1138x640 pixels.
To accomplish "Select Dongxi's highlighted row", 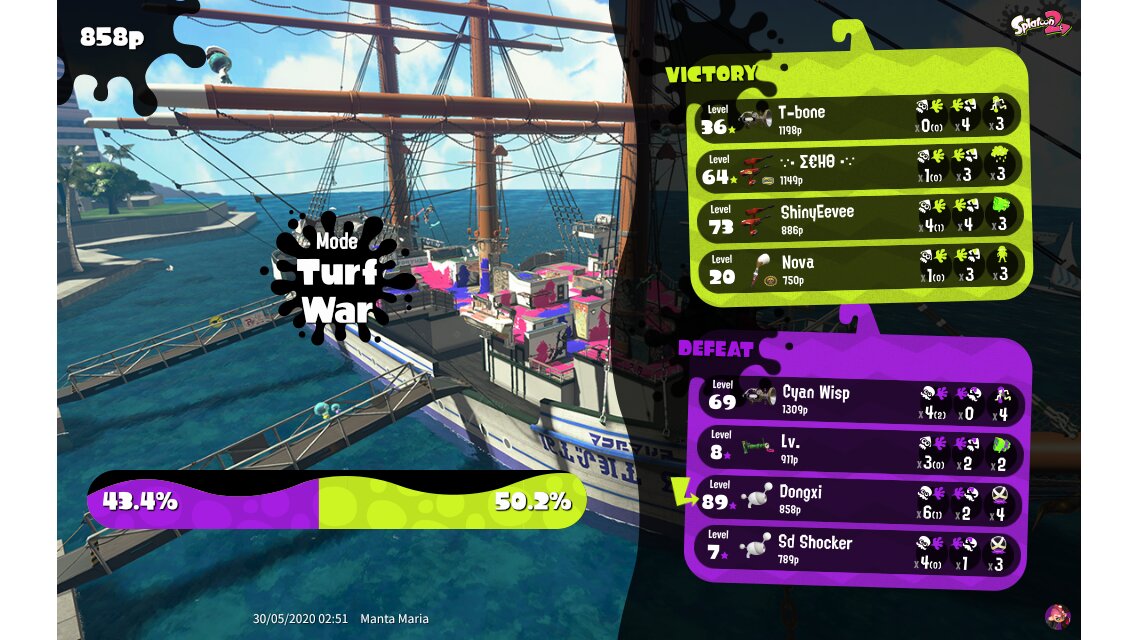I will coord(858,499).
